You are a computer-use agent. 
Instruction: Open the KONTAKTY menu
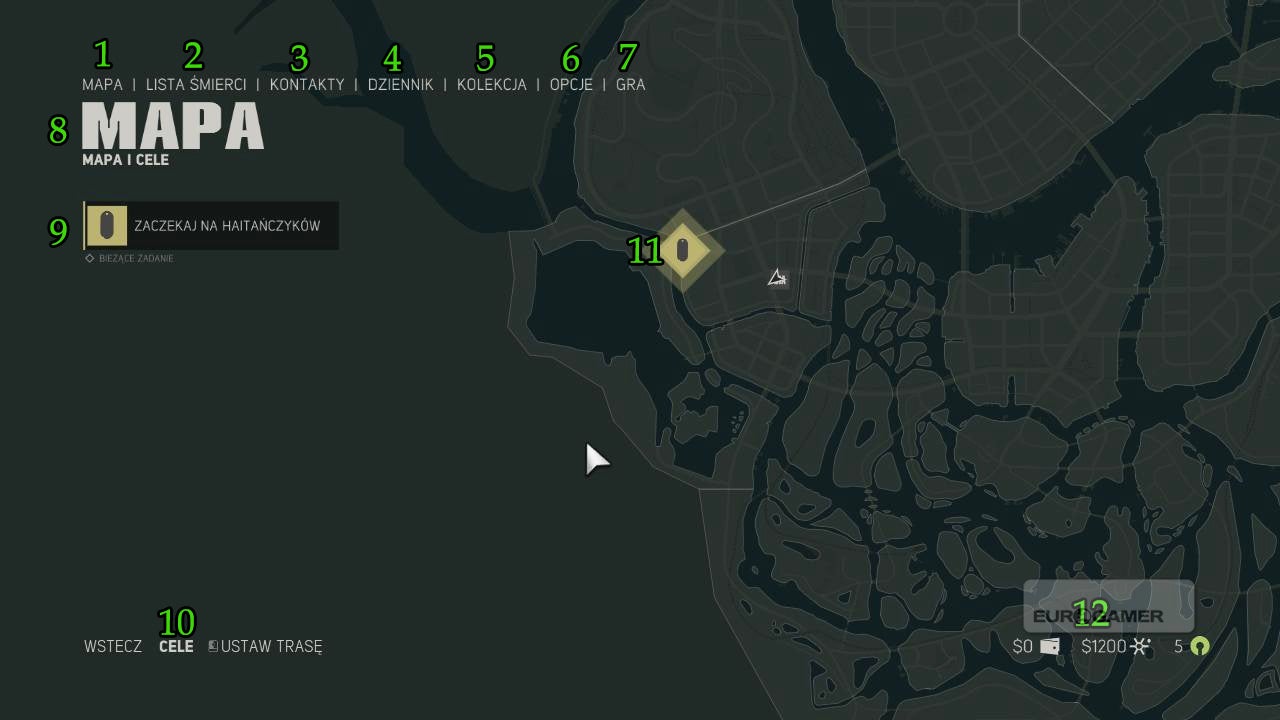[306, 85]
